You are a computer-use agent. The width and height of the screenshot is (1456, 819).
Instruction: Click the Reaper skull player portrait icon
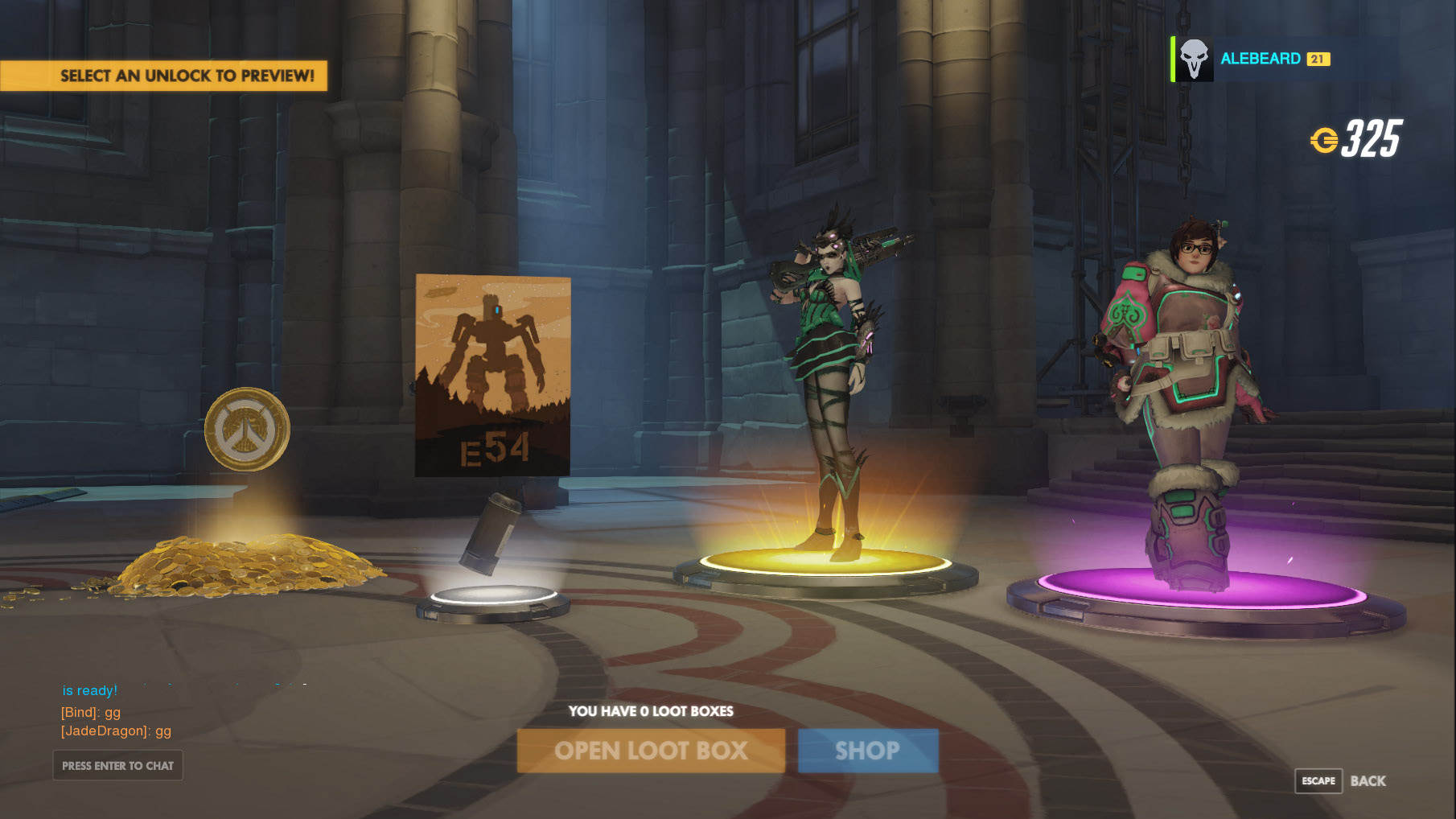1197,58
